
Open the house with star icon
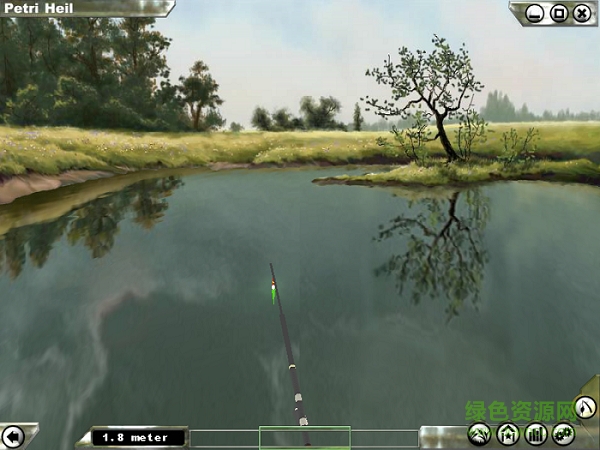coord(508,434)
